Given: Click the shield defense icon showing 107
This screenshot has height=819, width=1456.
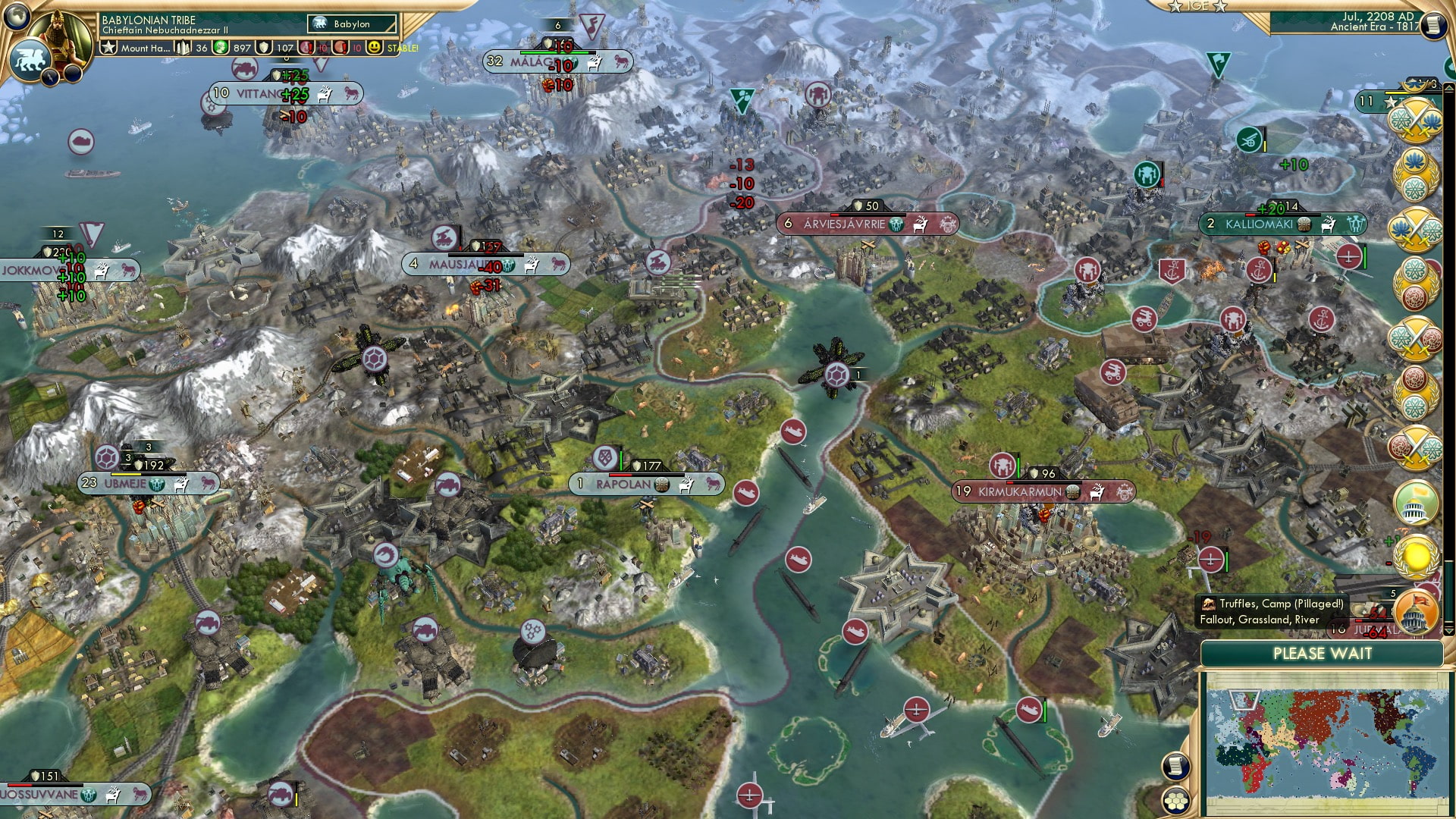Looking at the screenshot, I should coord(264,48).
